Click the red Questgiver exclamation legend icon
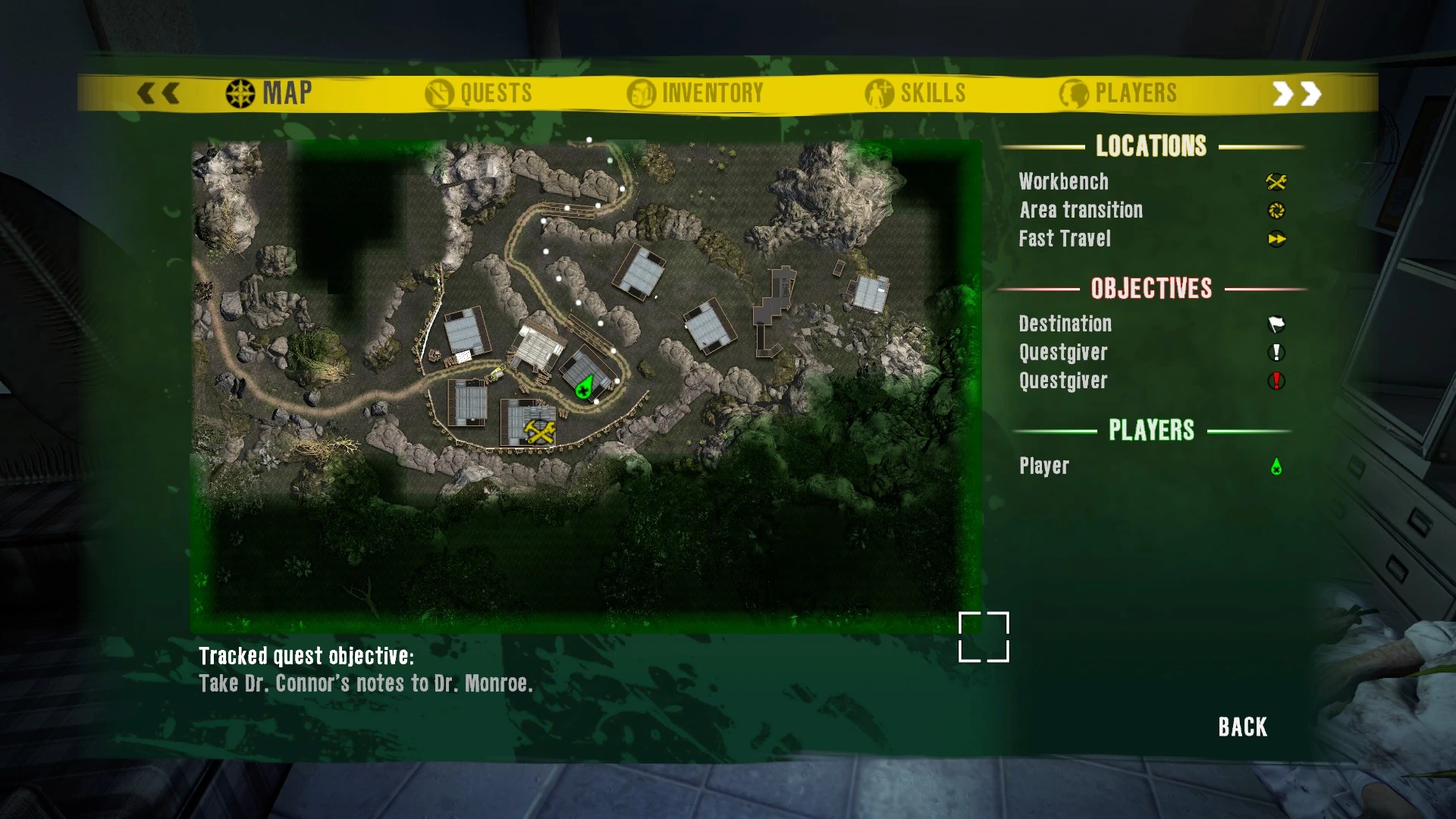 tap(1276, 381)
